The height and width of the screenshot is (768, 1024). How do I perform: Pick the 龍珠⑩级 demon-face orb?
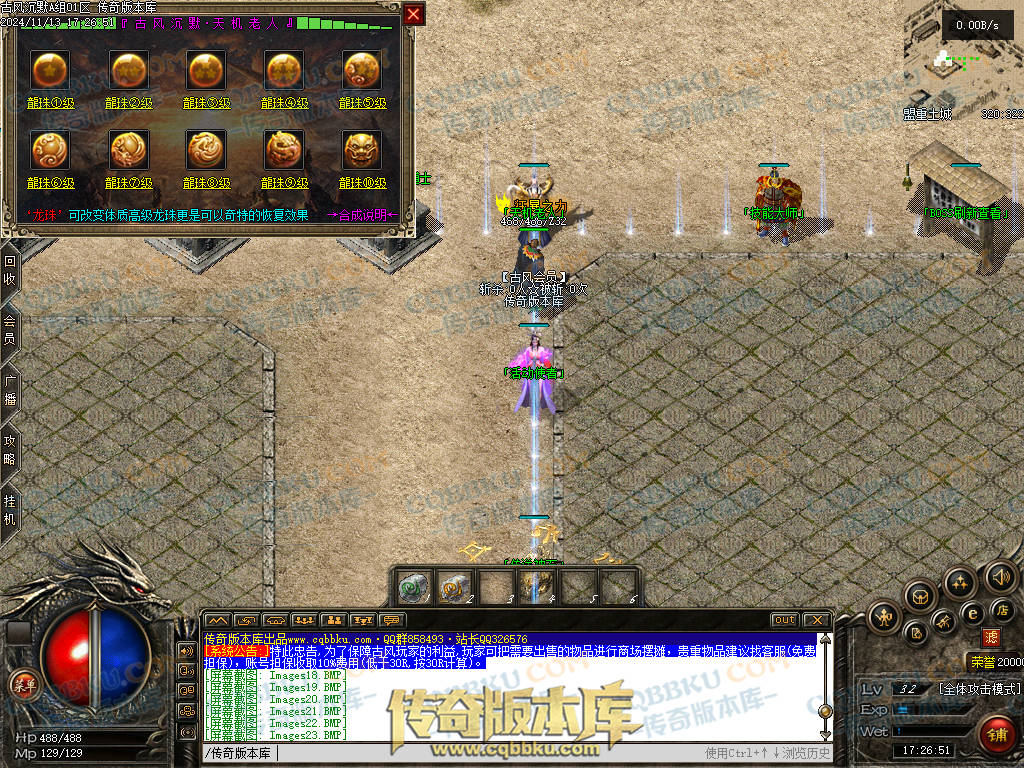coord(362,150)
